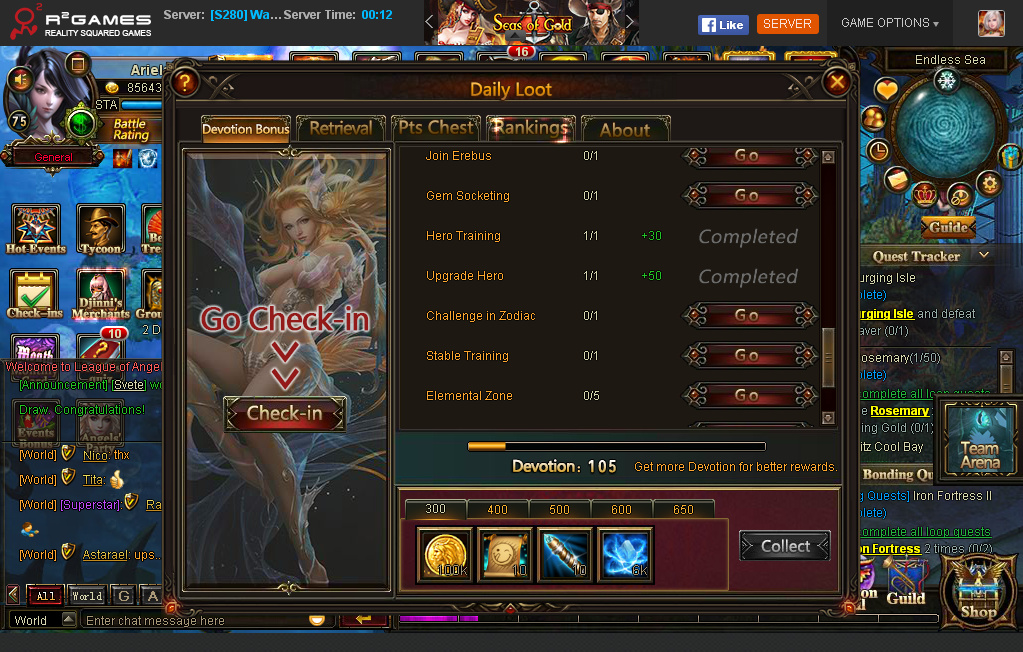The image size is (1023, 652).
Task: Go to Stable Training activity
Action: [x=747, y=356]
